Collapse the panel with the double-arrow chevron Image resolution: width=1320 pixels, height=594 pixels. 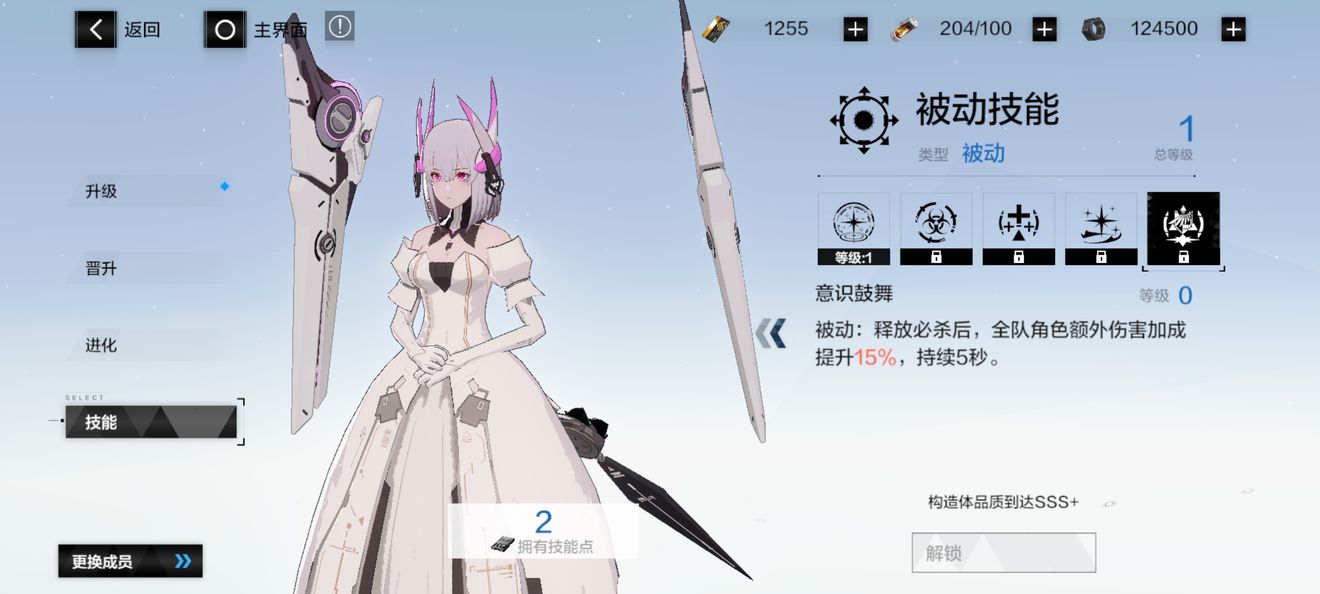coord(770,333)
